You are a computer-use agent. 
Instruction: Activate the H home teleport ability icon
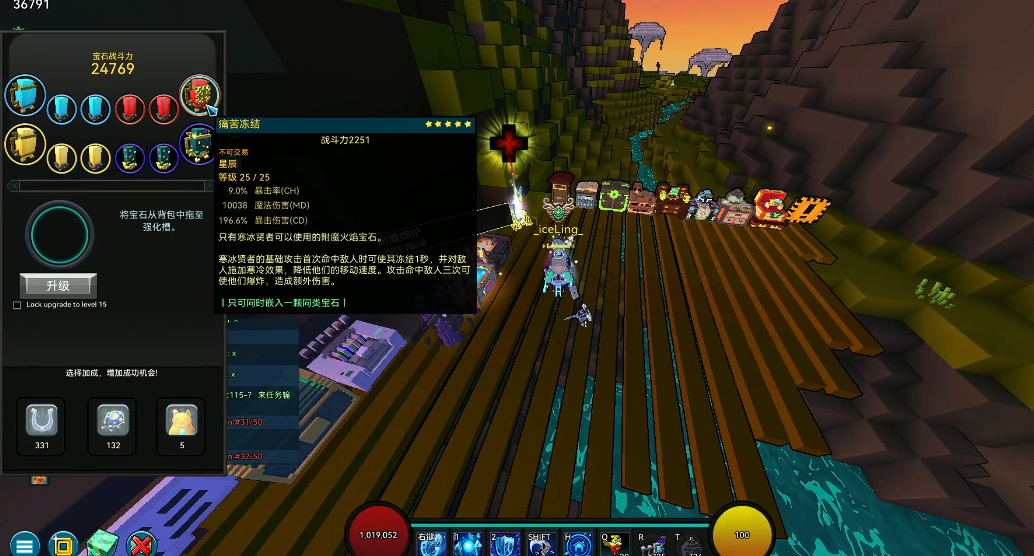(x=577, y=545)
